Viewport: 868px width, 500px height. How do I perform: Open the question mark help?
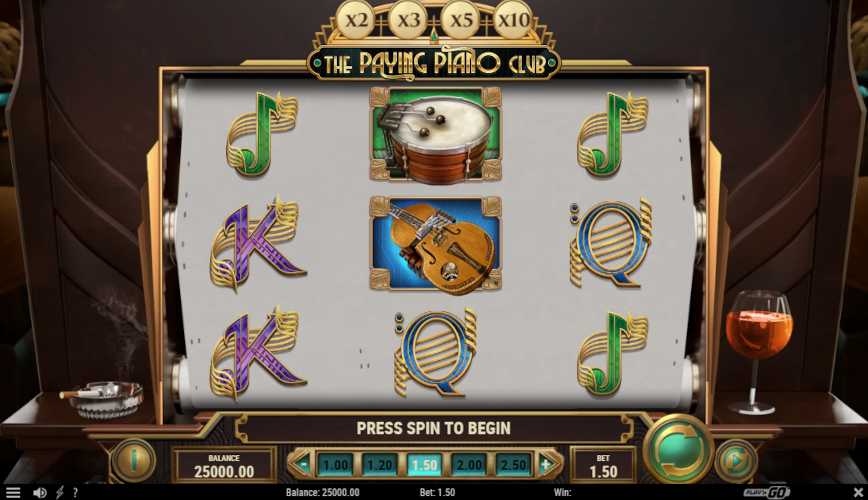(75, 492)
